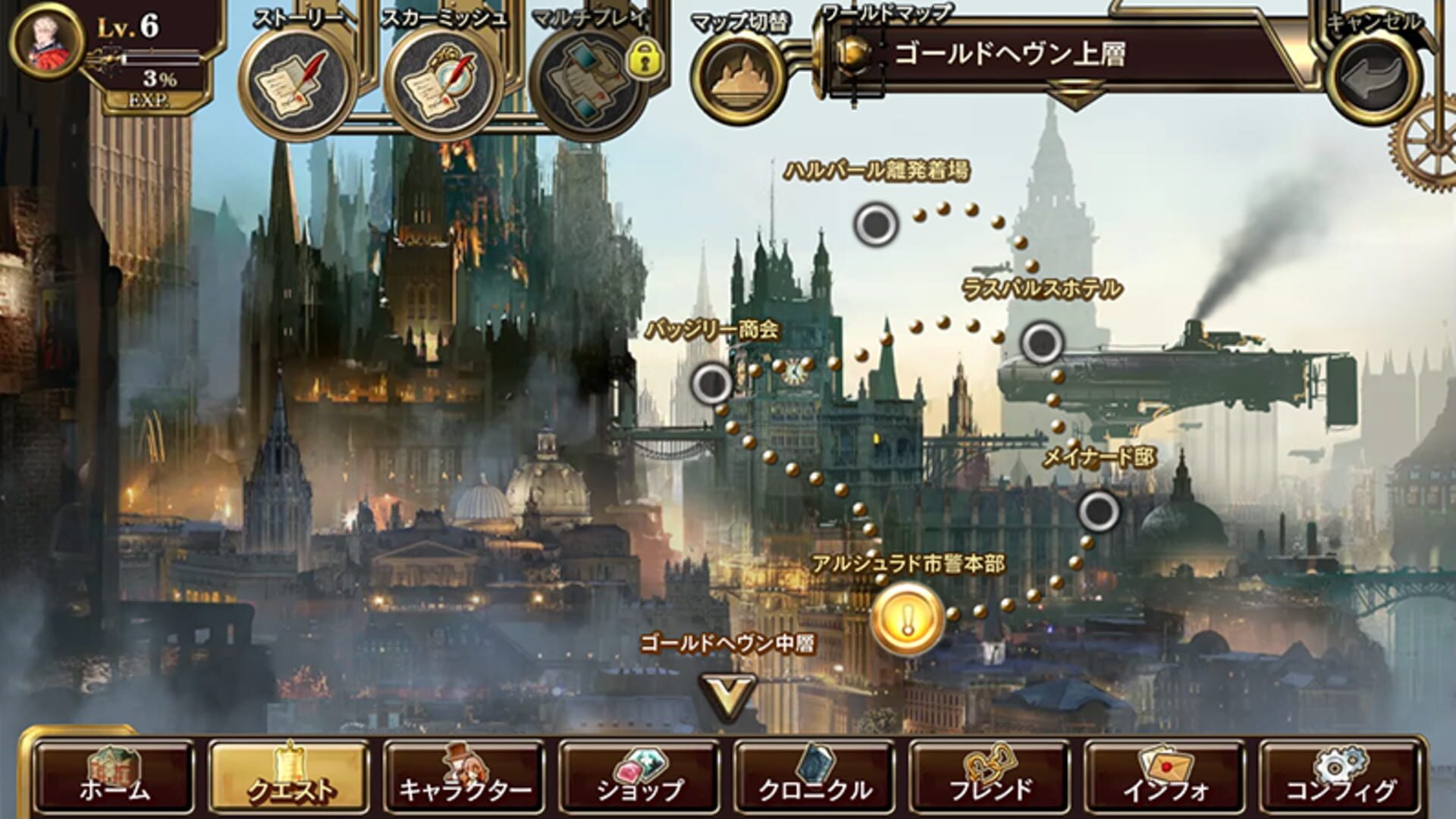Select the ラスパルスホテル map node
This screenshot has width=1456, height=819.
tap(1040, 343)
